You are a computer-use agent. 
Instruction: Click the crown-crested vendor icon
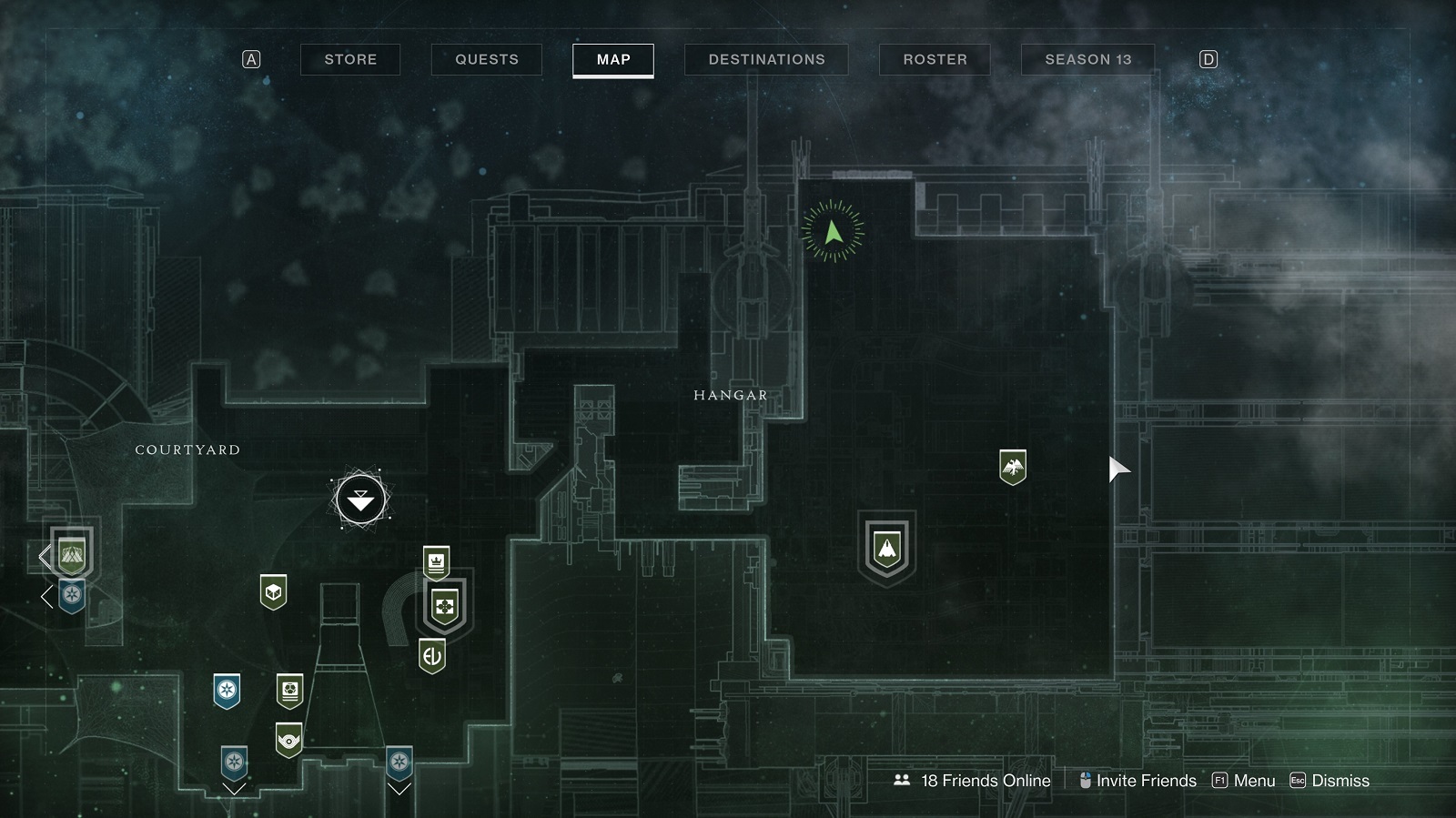[436, 560]
